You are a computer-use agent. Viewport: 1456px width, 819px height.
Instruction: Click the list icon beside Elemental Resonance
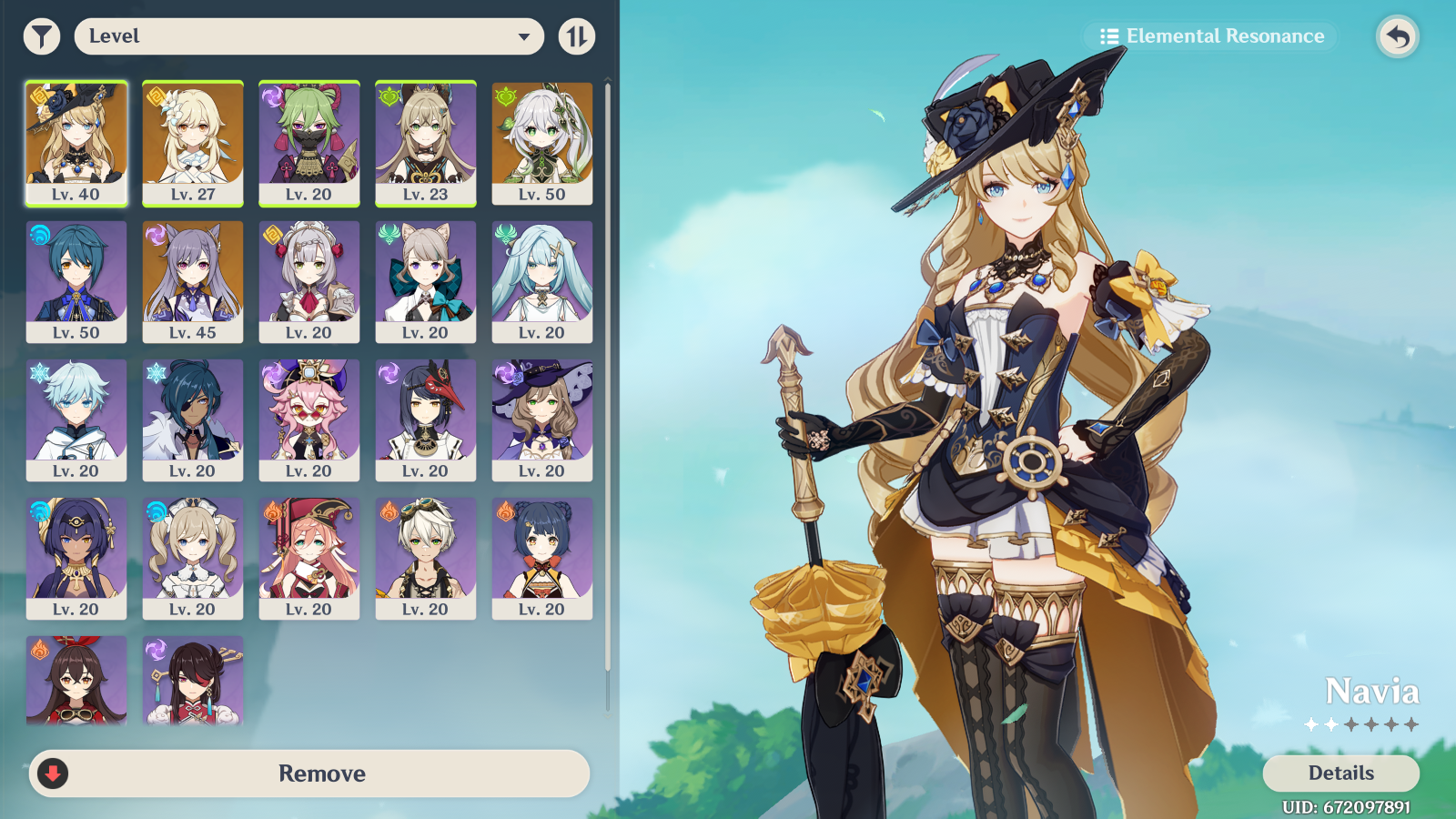point(1108,36)
